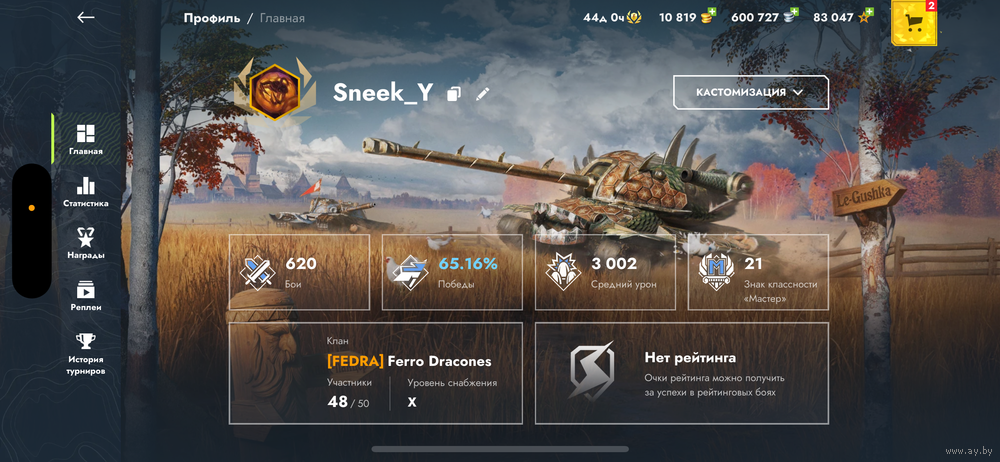Copy the Sneek_Y nickname
Viewport: 1000px width, 462px height.
(x=454, y=94)
